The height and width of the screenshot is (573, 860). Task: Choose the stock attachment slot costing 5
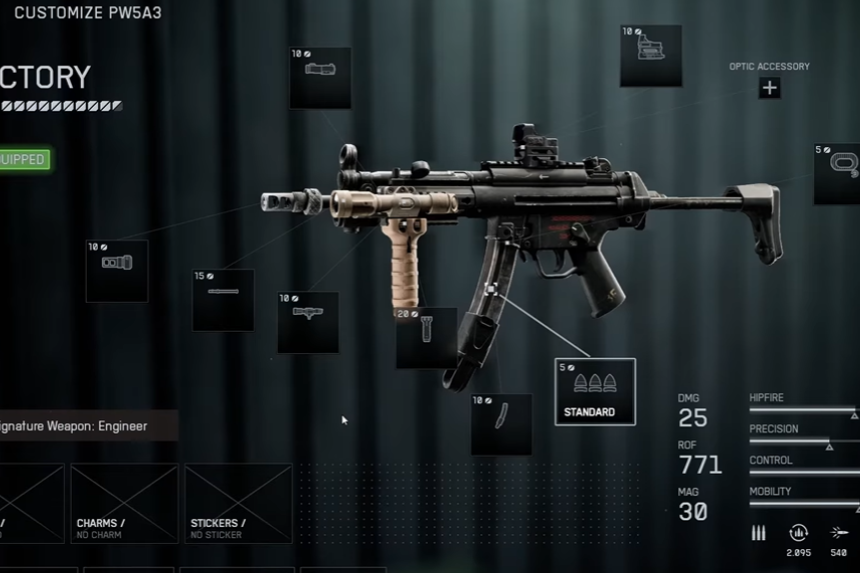838,174
